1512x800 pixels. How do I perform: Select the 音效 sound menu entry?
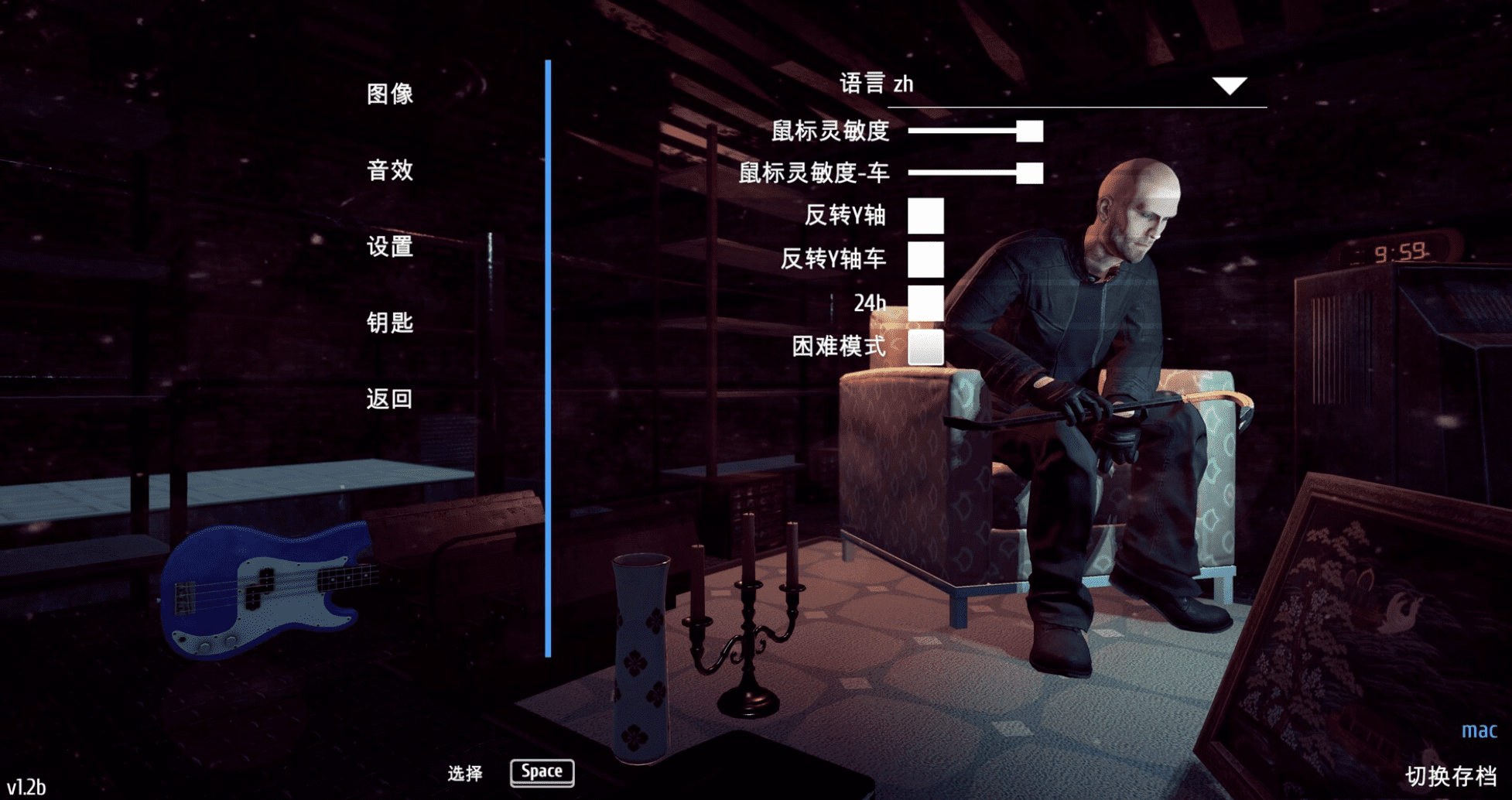[x=390, y=170]
